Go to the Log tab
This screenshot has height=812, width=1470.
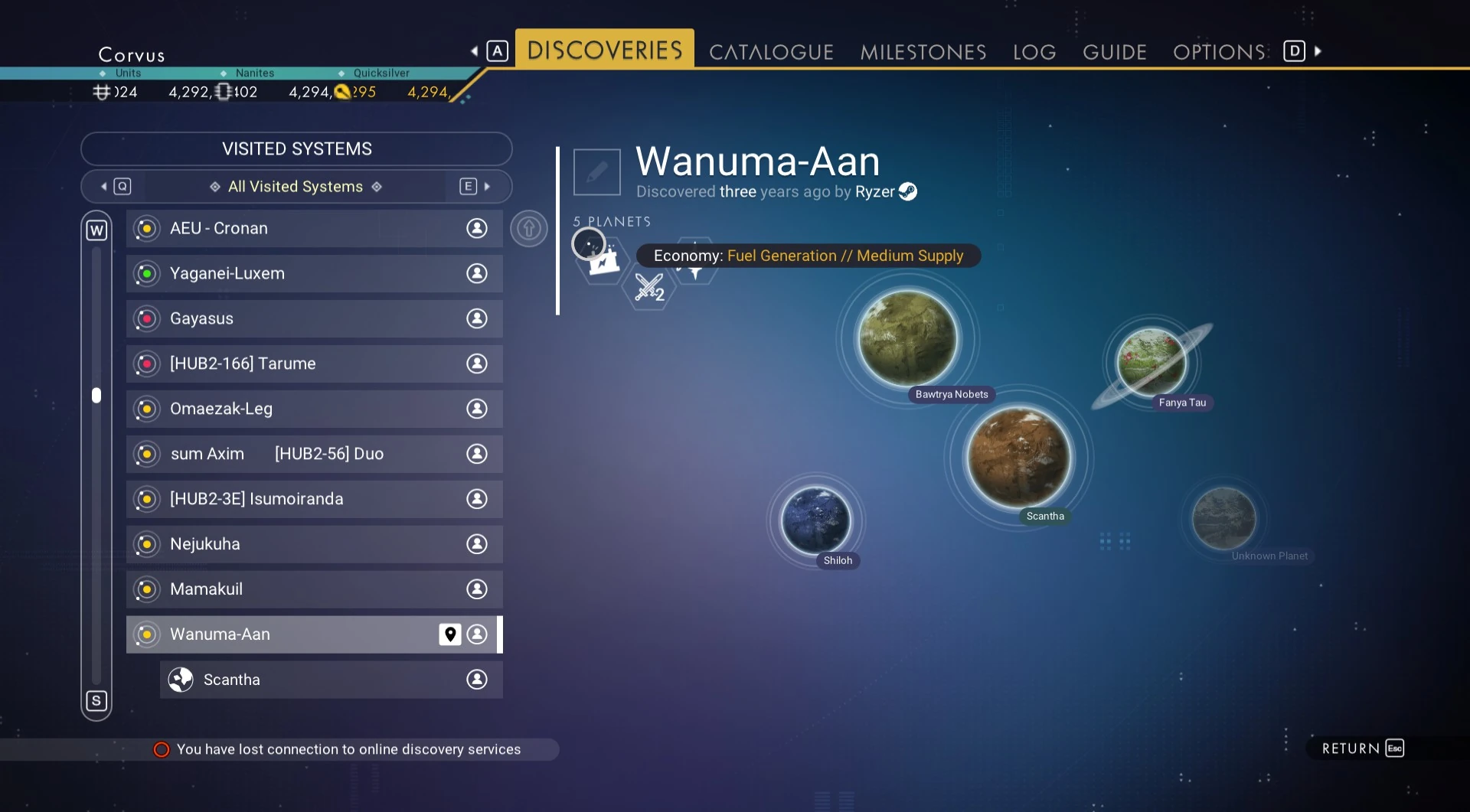[x=1034, y=52]
